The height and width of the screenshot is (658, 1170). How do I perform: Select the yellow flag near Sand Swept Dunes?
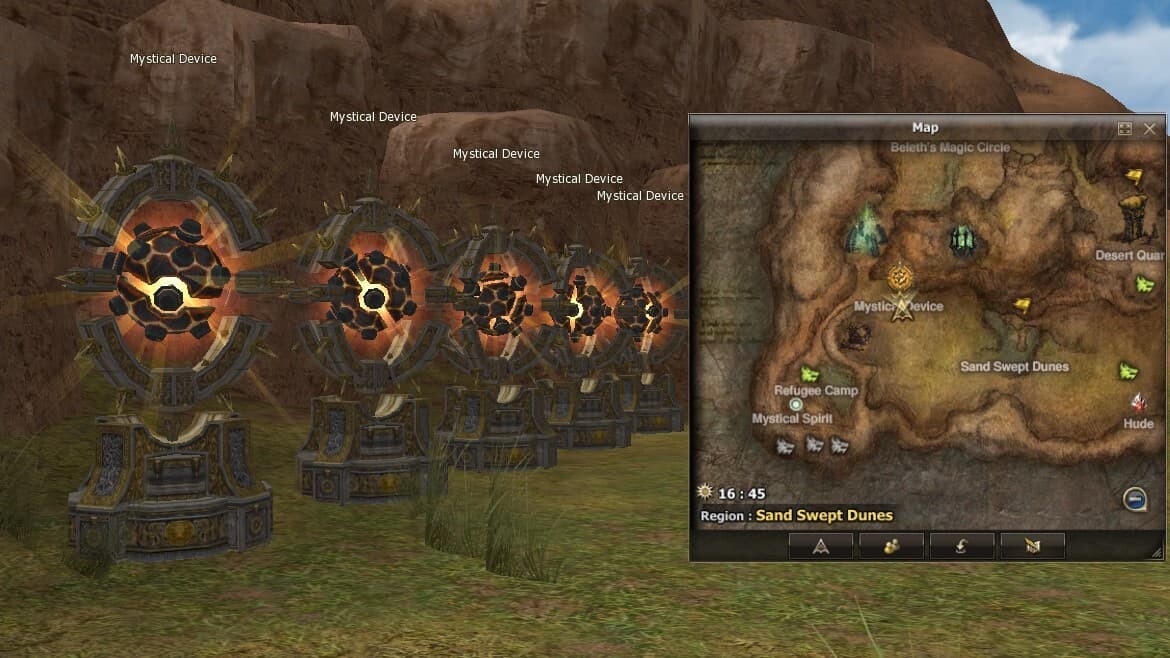pyautogui.click(x=1022, y=305)
